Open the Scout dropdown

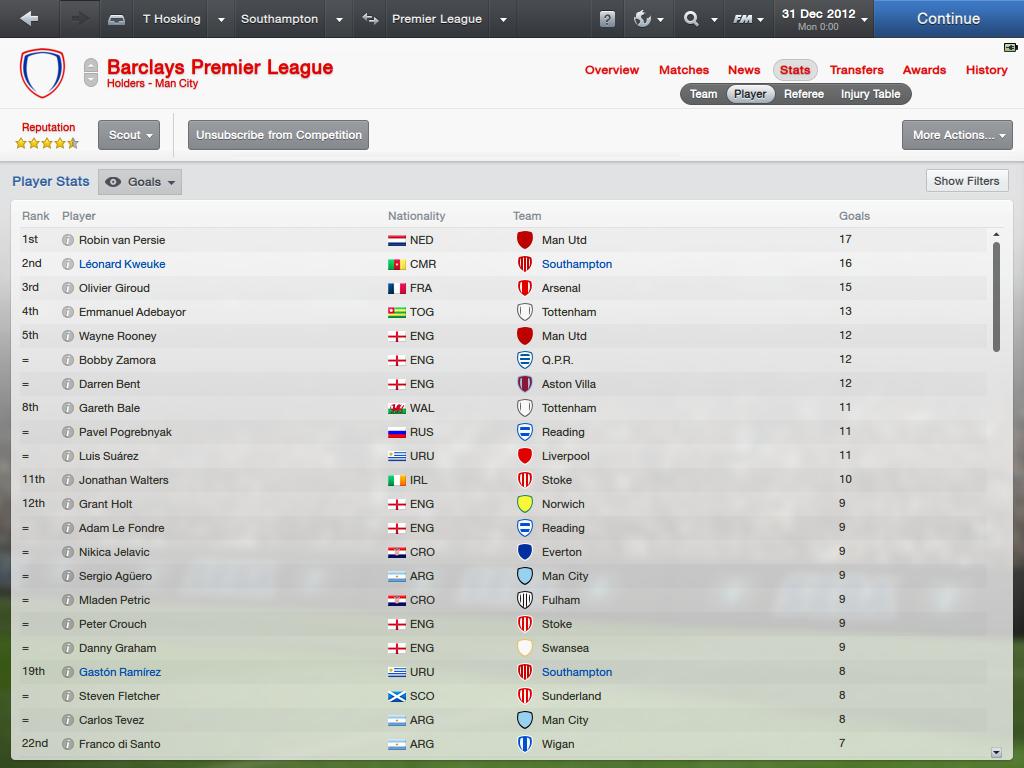coord(129,135)
